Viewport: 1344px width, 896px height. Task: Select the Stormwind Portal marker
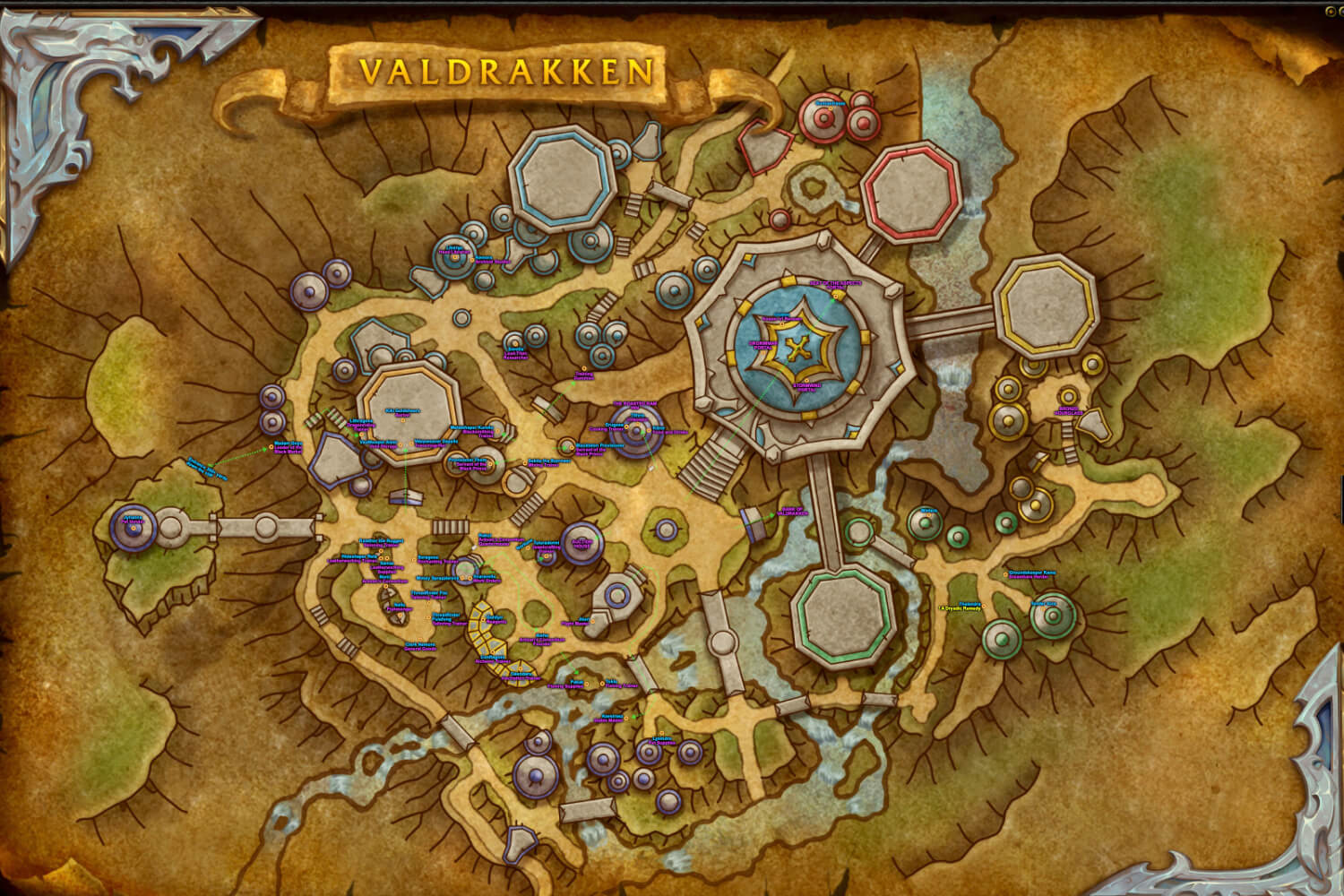806,381
